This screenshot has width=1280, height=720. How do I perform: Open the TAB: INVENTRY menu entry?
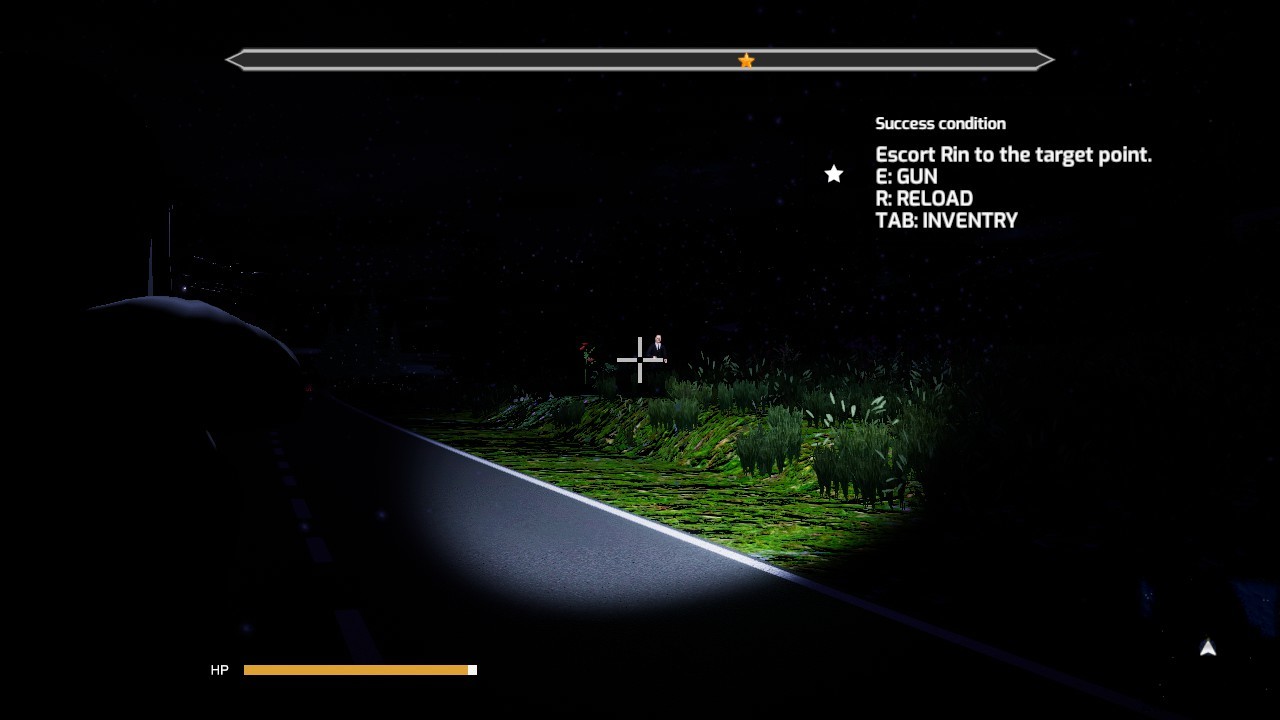click(947, 220)
